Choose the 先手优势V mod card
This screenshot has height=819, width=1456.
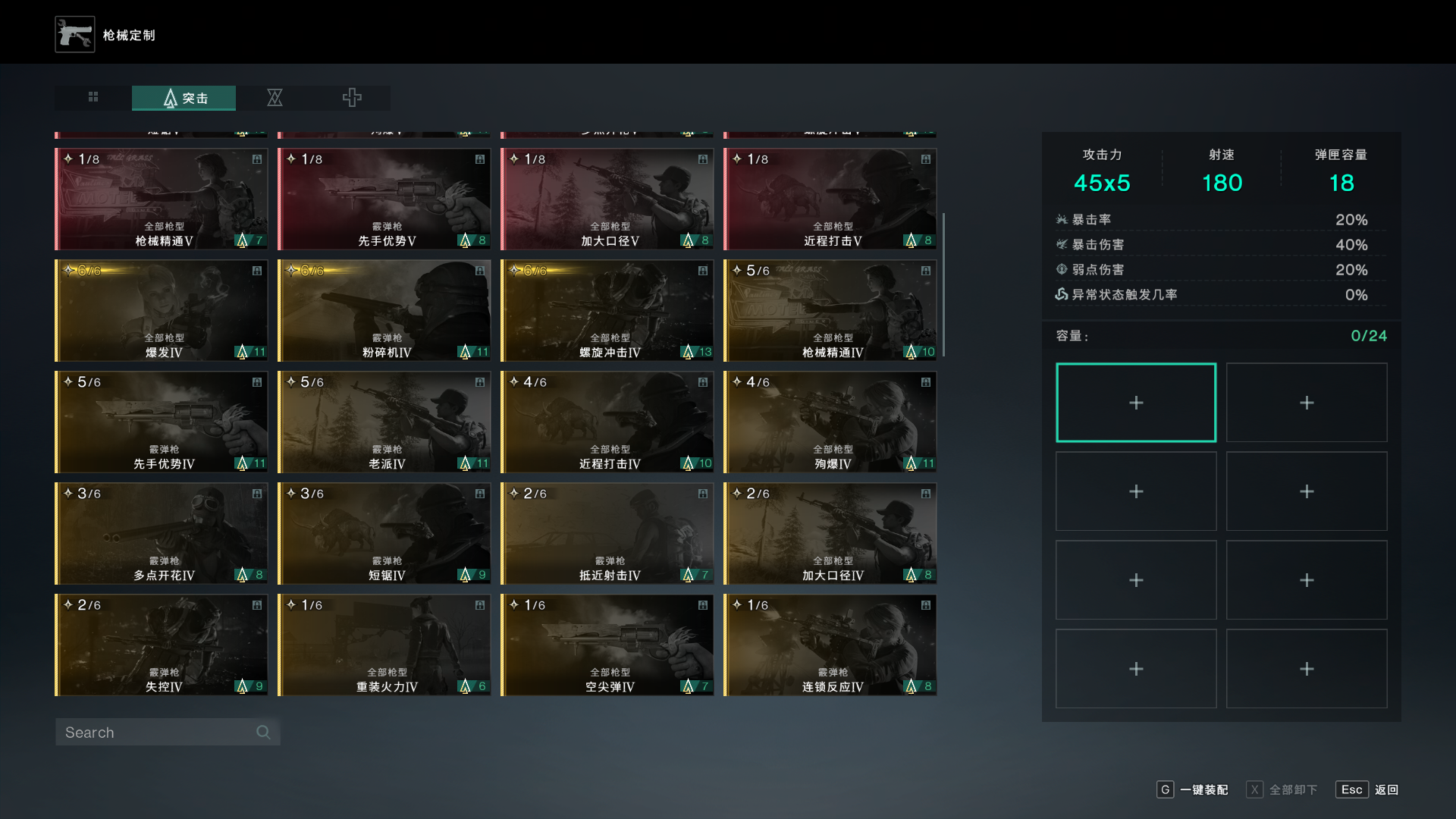384,199
